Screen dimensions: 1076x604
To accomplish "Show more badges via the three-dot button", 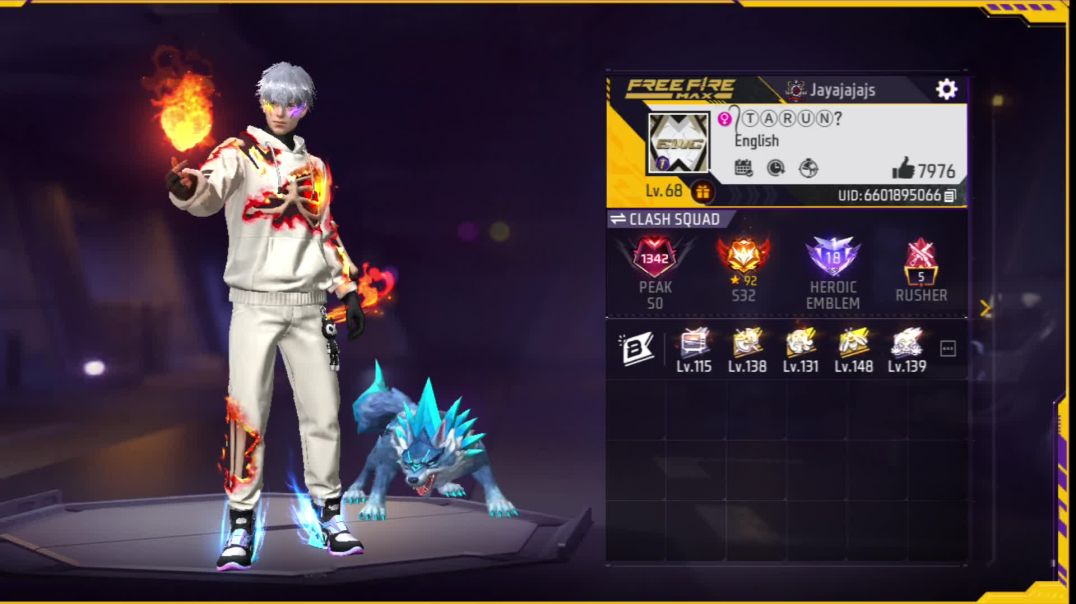I will tap(948, 349).
